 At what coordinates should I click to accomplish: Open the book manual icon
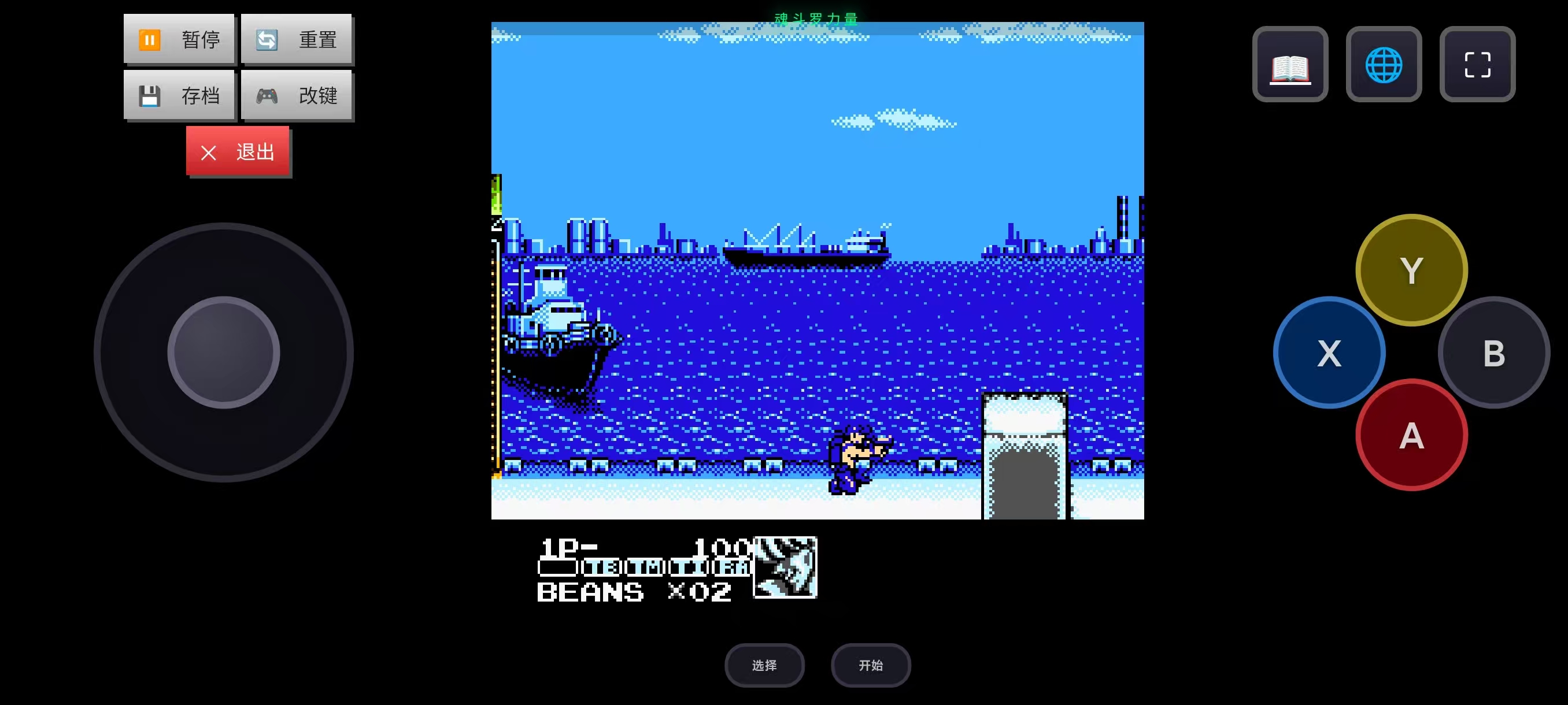(1290, 65)
